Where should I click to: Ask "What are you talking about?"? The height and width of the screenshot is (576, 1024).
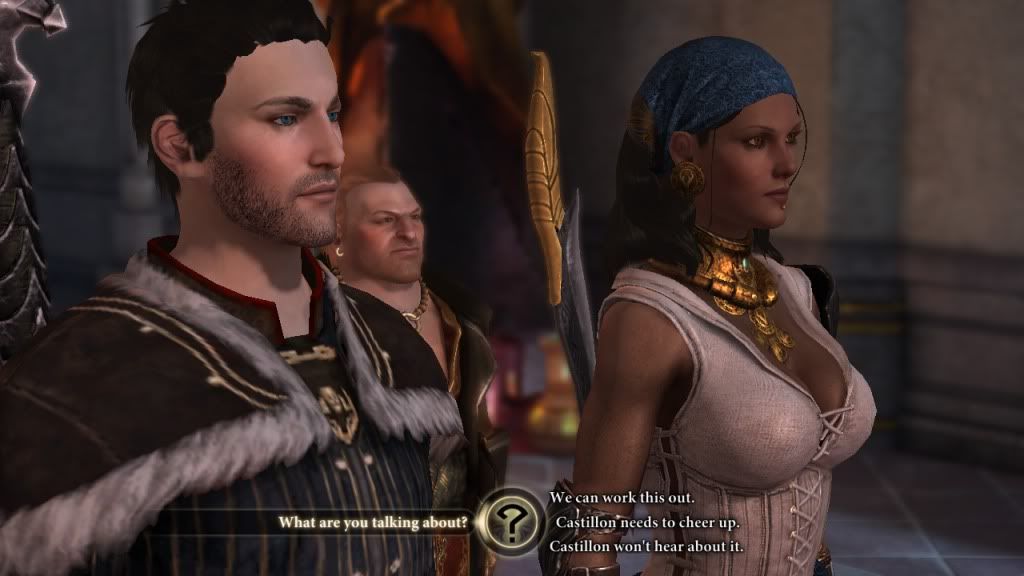[x=374, y=522]
